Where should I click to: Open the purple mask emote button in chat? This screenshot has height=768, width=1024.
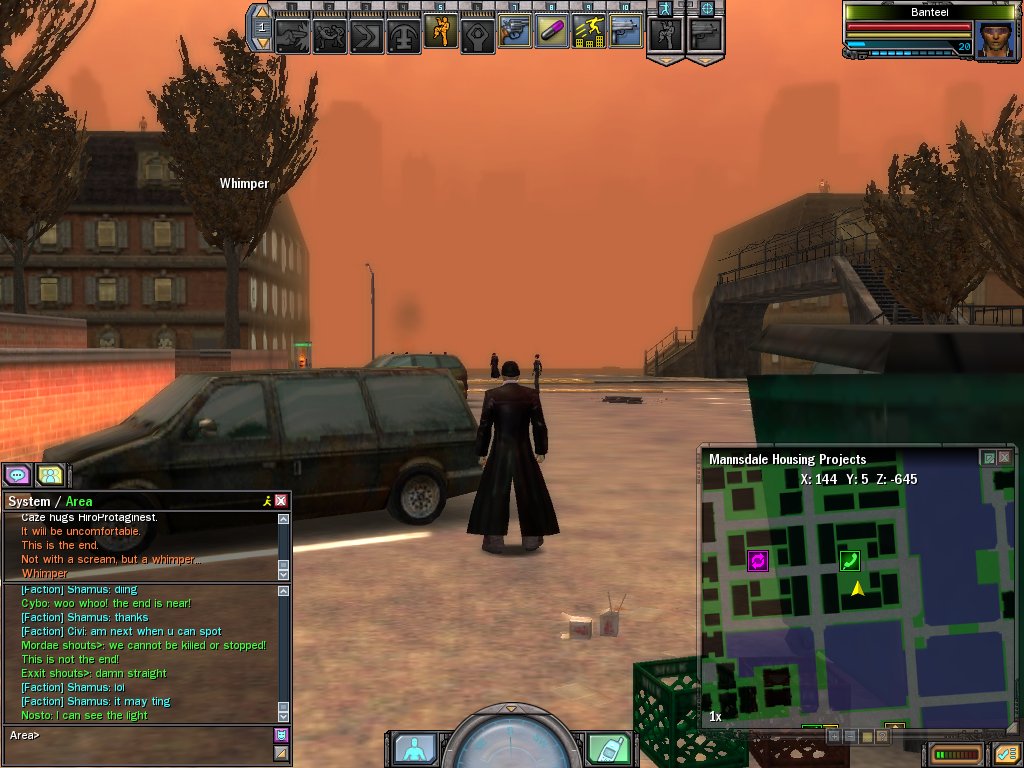pyautogui.click(x=281, y=735)
